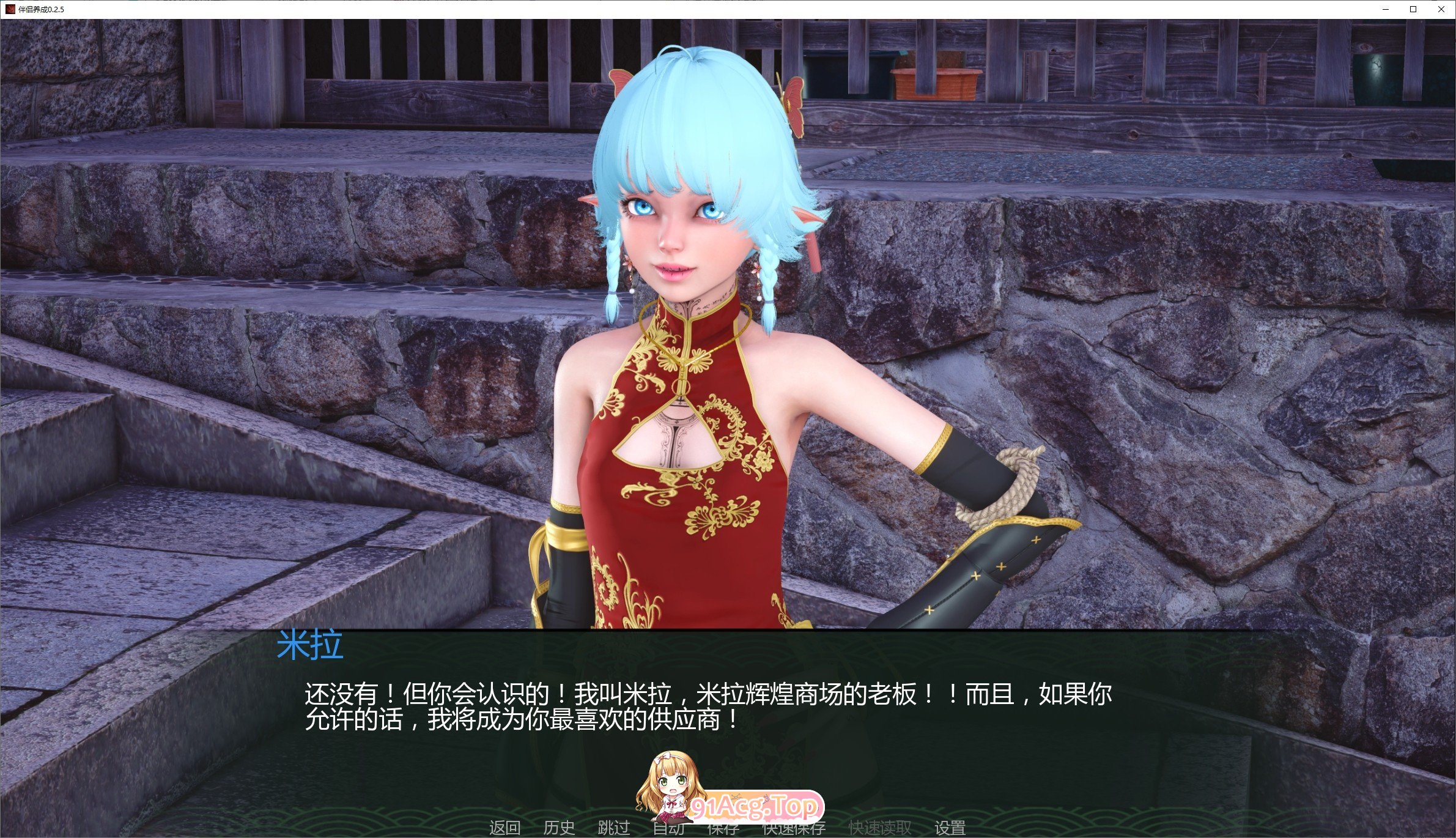The image size is (1456, 838).
Task: Click 返回 to go back one step
Action: (505, 829)
